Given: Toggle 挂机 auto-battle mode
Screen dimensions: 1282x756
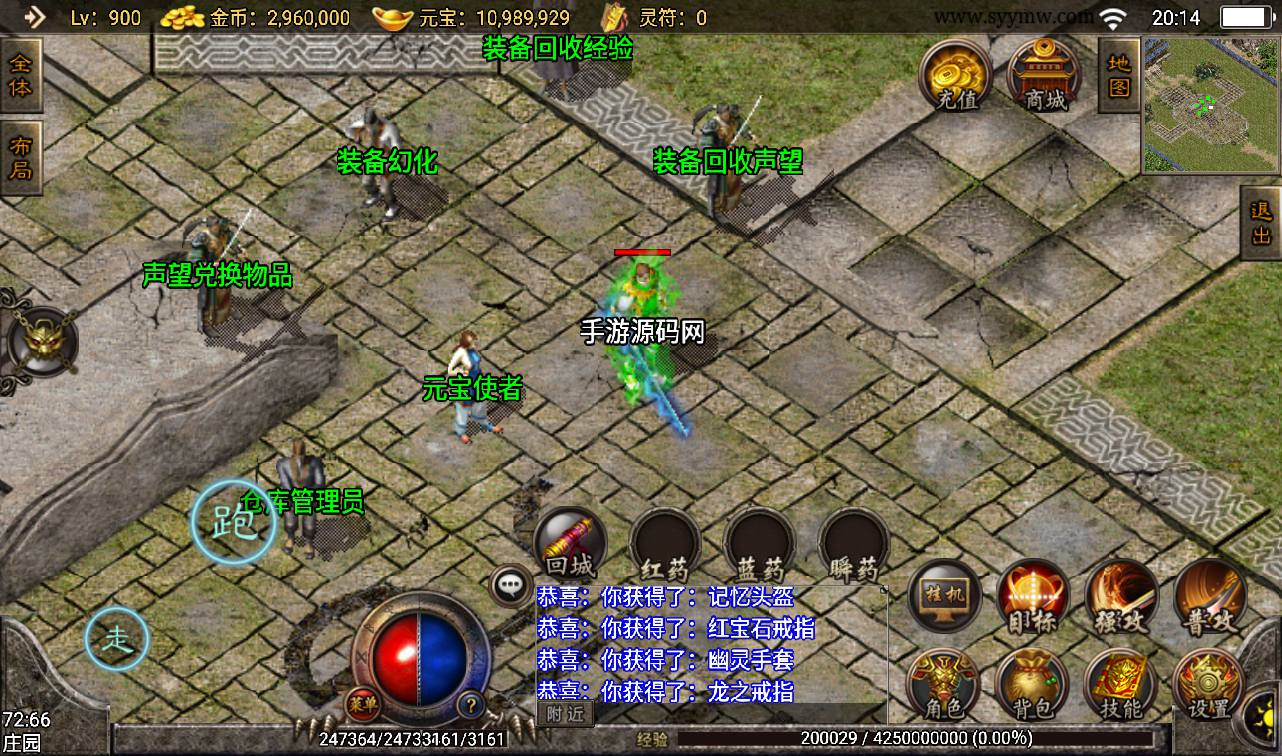Looking at the screenshot, I should click(x=946, y=598).
